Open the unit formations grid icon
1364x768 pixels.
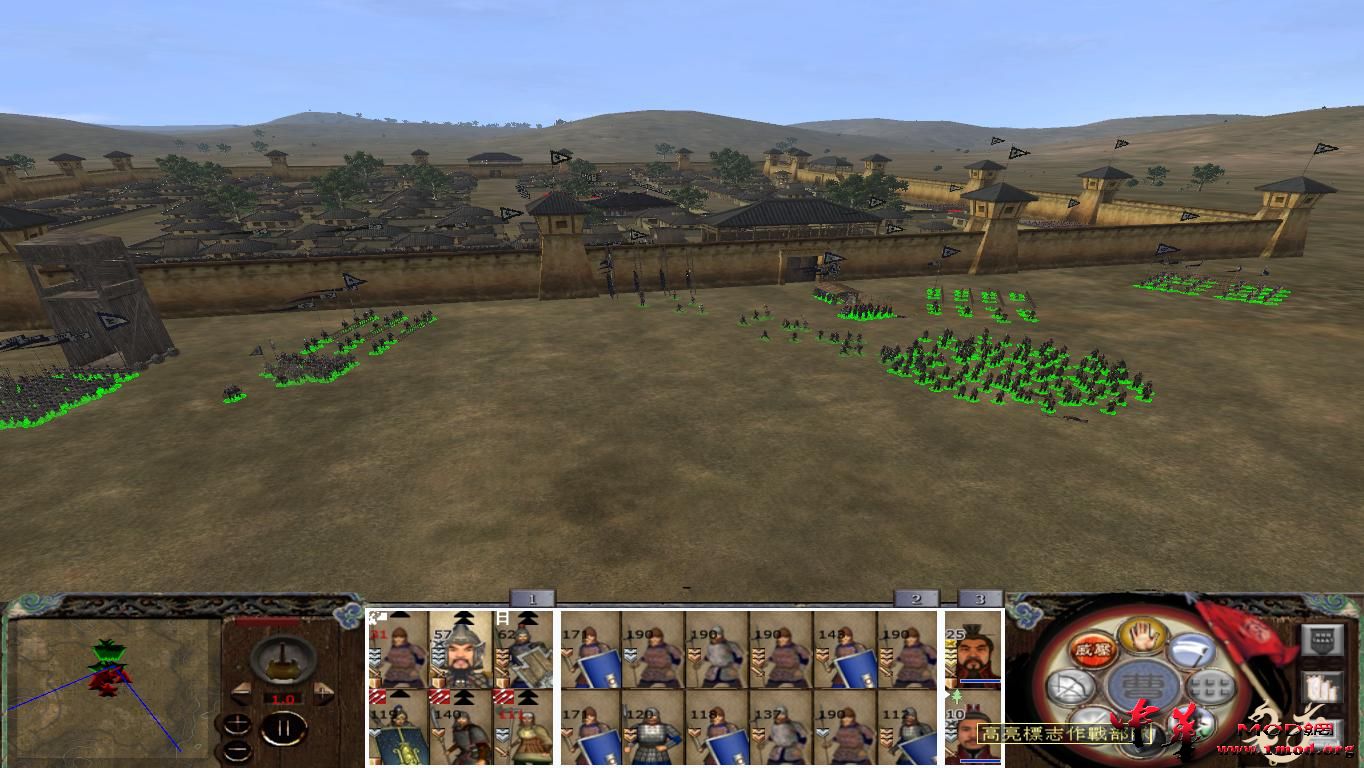pos(1211,686)
